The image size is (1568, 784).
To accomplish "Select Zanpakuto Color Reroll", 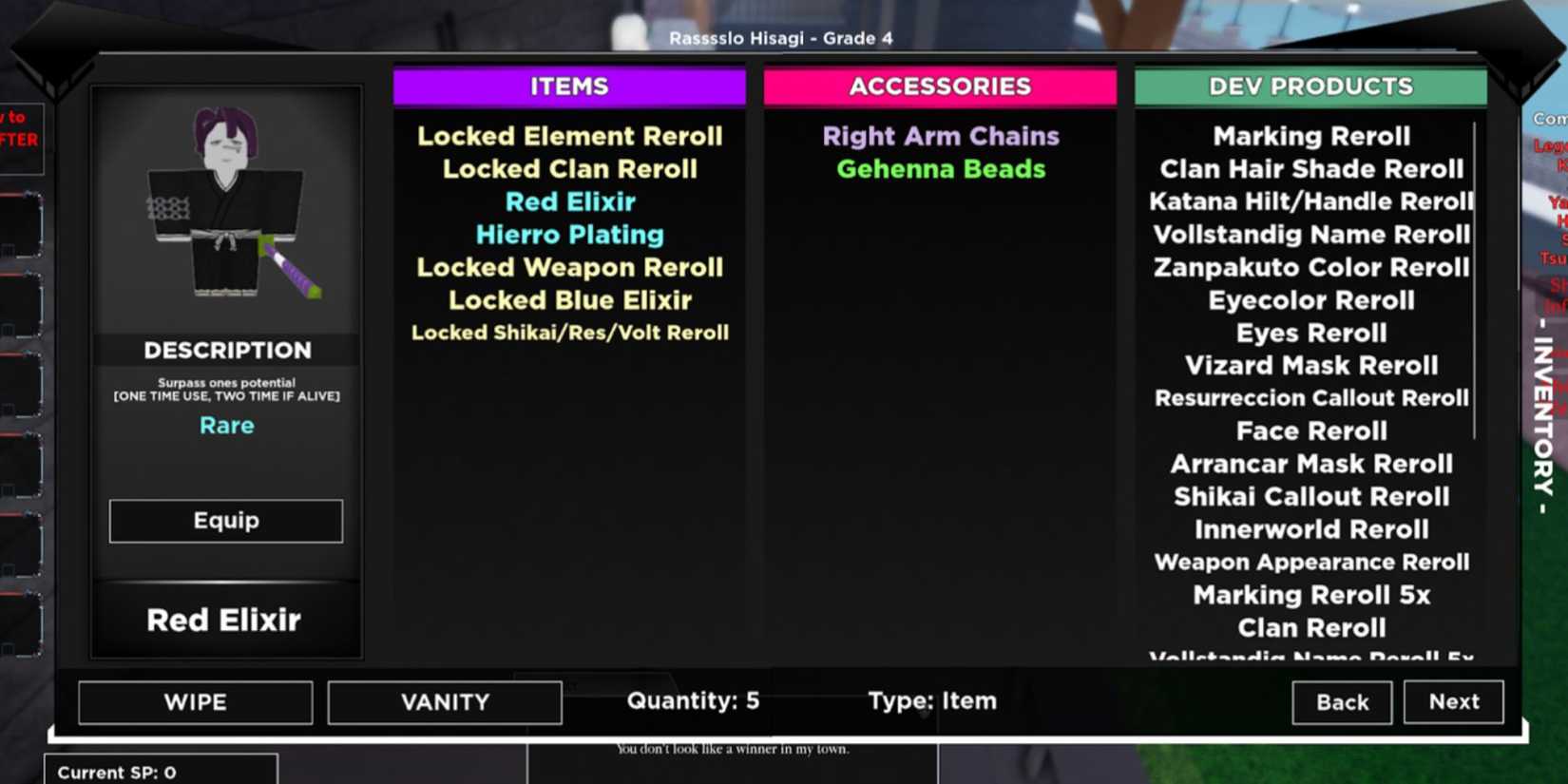I will (x=1311, y=267).
